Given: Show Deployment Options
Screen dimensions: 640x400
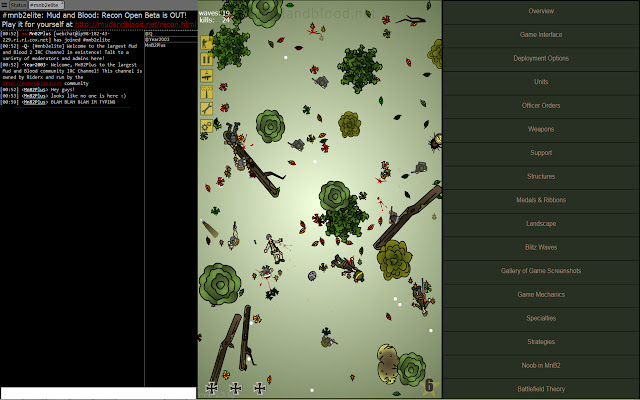Looking at the screenshot, I should (x=541, y=58).
